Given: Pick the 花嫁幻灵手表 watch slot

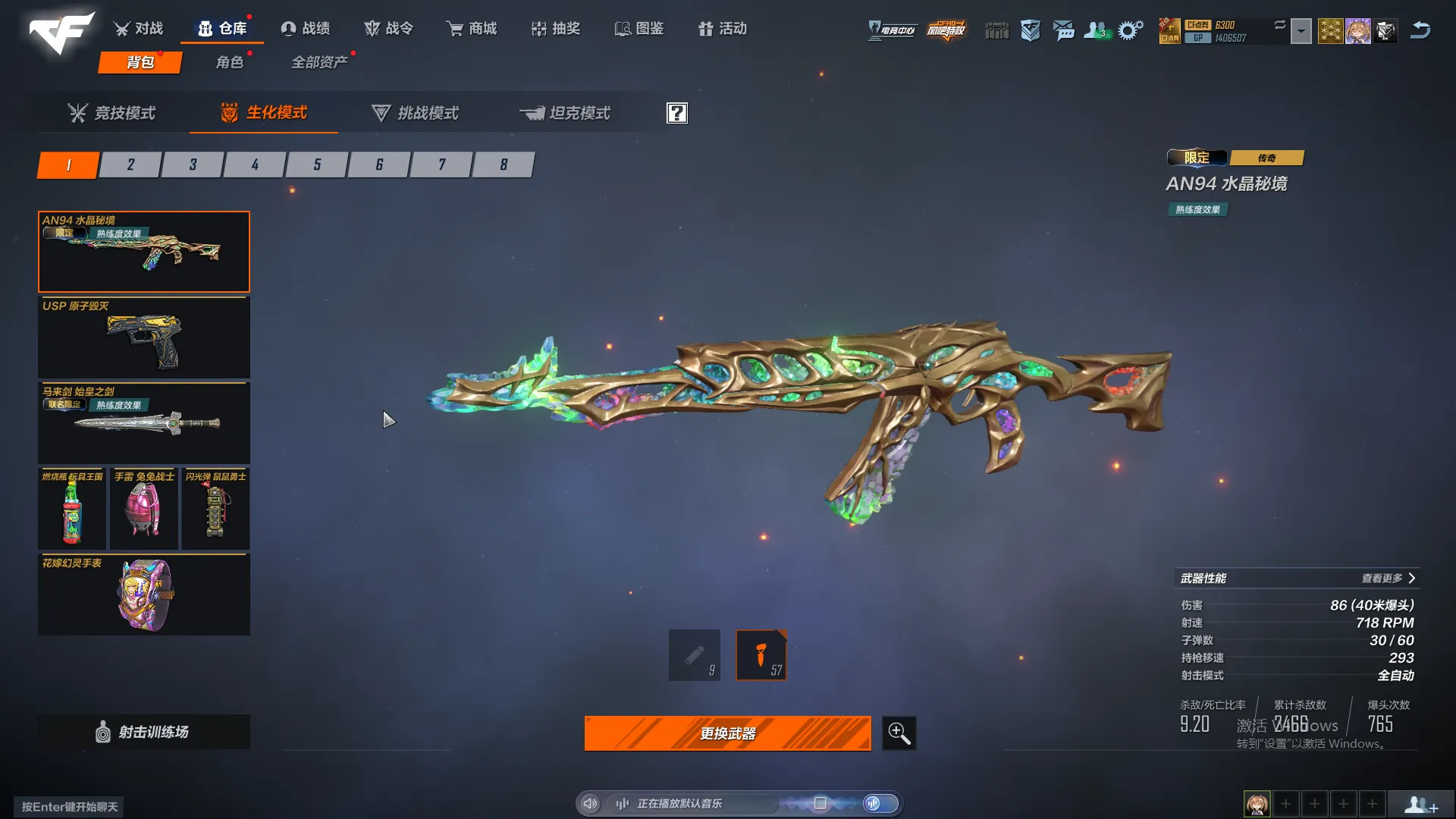Looking at the screenshot, I should click(x=144, y=595).
